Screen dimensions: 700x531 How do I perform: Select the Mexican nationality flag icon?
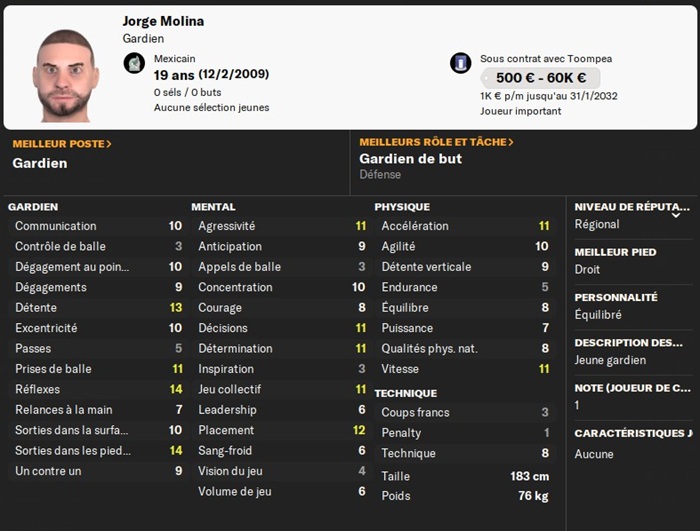click(134, 63)
